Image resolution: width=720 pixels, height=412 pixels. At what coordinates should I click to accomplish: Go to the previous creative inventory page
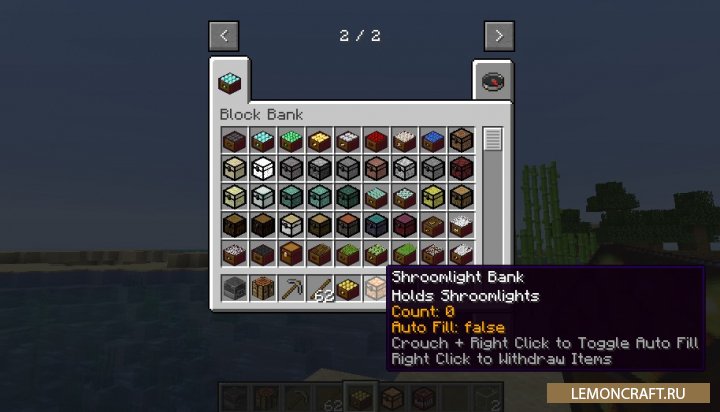click(223, 35)
